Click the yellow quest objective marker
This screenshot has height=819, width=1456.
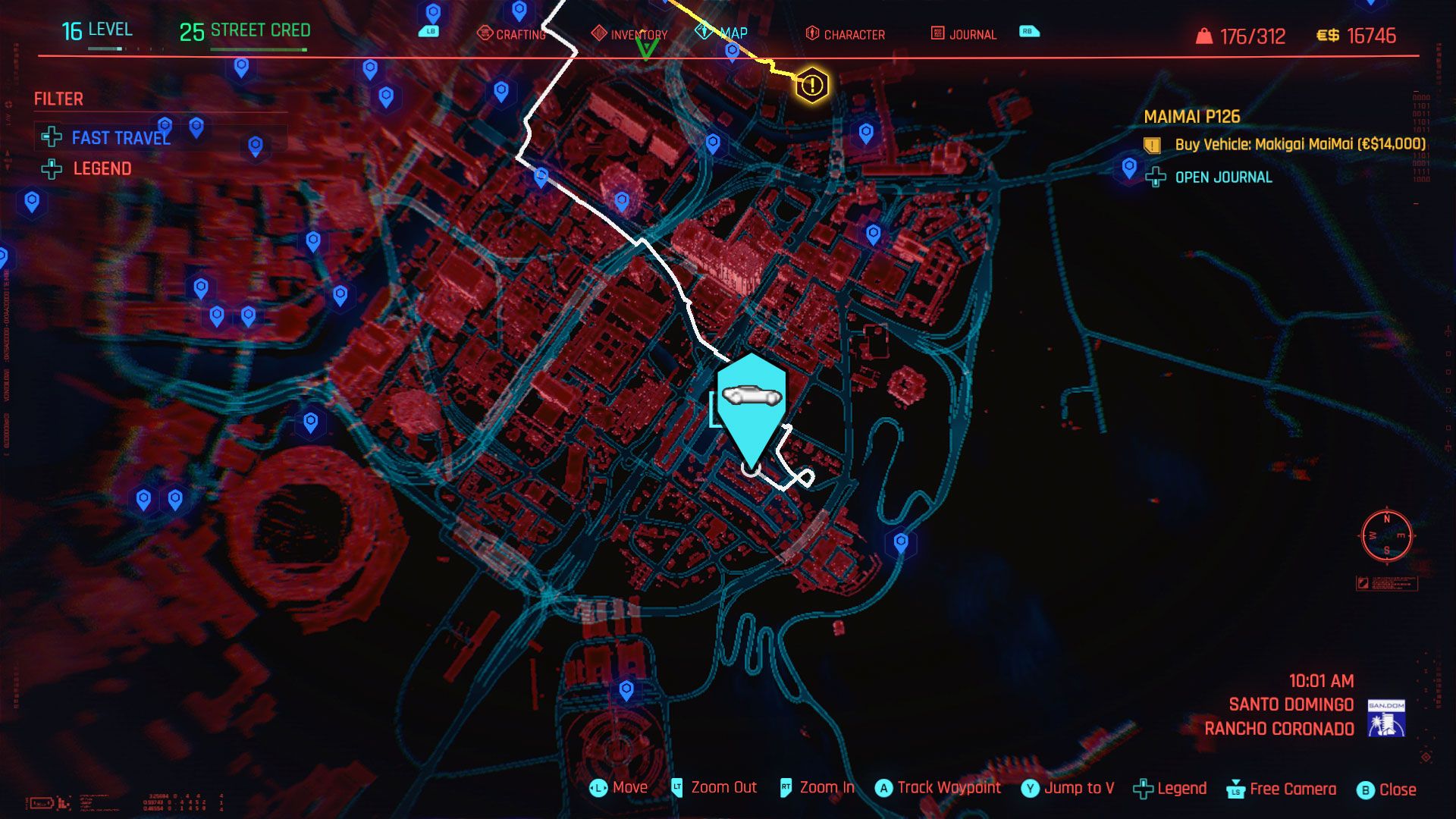coord(811,84)
